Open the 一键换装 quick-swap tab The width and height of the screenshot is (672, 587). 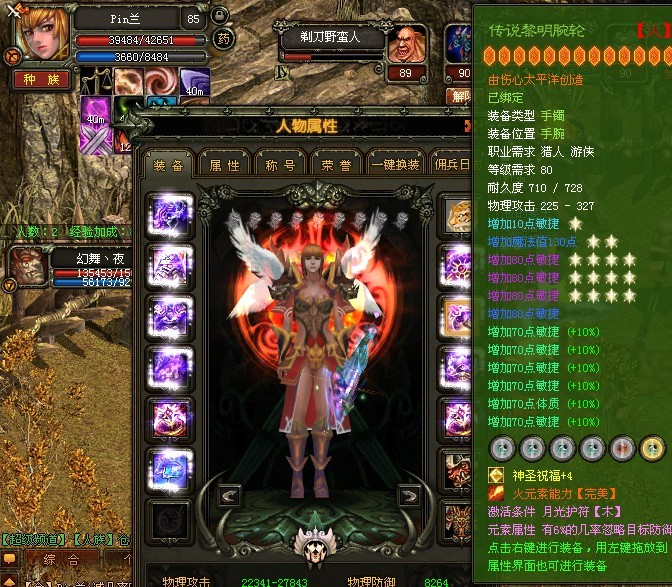click(x=395, y=165)
